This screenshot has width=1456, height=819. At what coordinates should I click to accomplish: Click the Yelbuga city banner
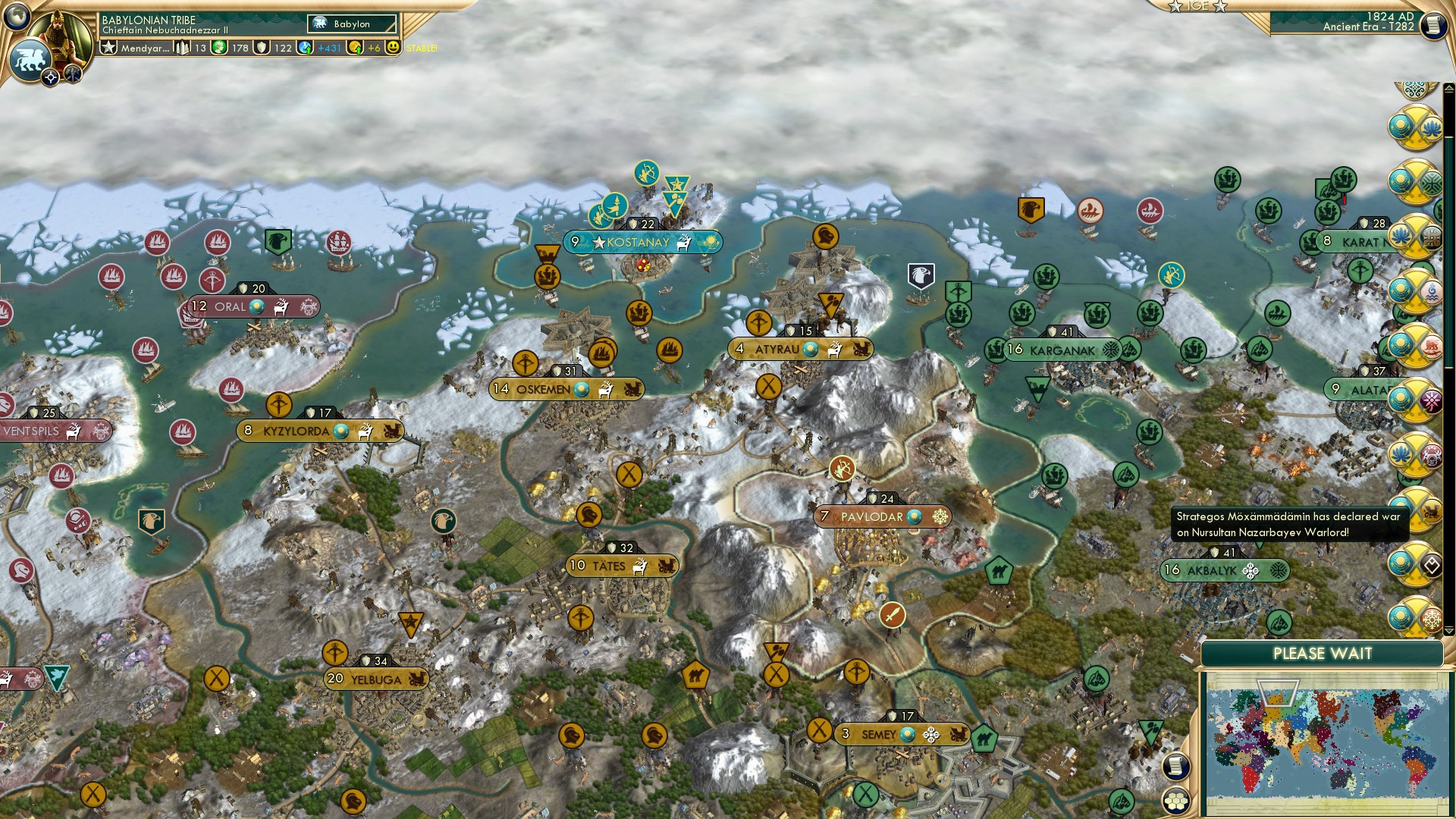tap(376, 679)
